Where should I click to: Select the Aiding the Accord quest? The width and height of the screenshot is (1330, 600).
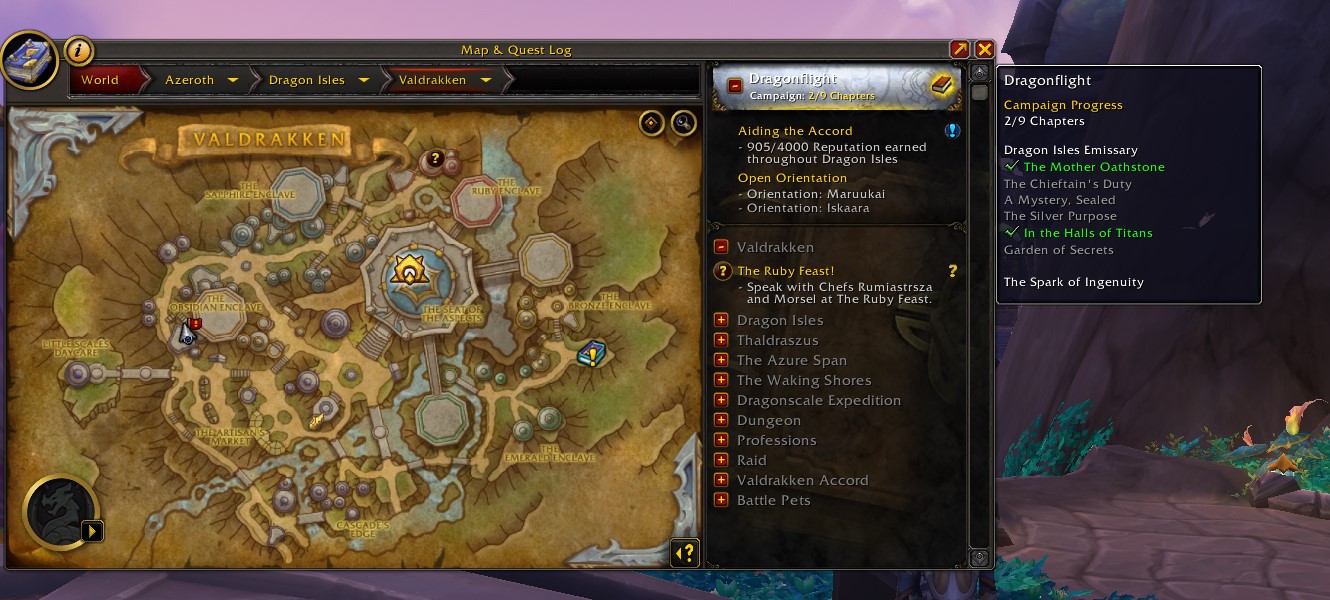tap(795, 131)
